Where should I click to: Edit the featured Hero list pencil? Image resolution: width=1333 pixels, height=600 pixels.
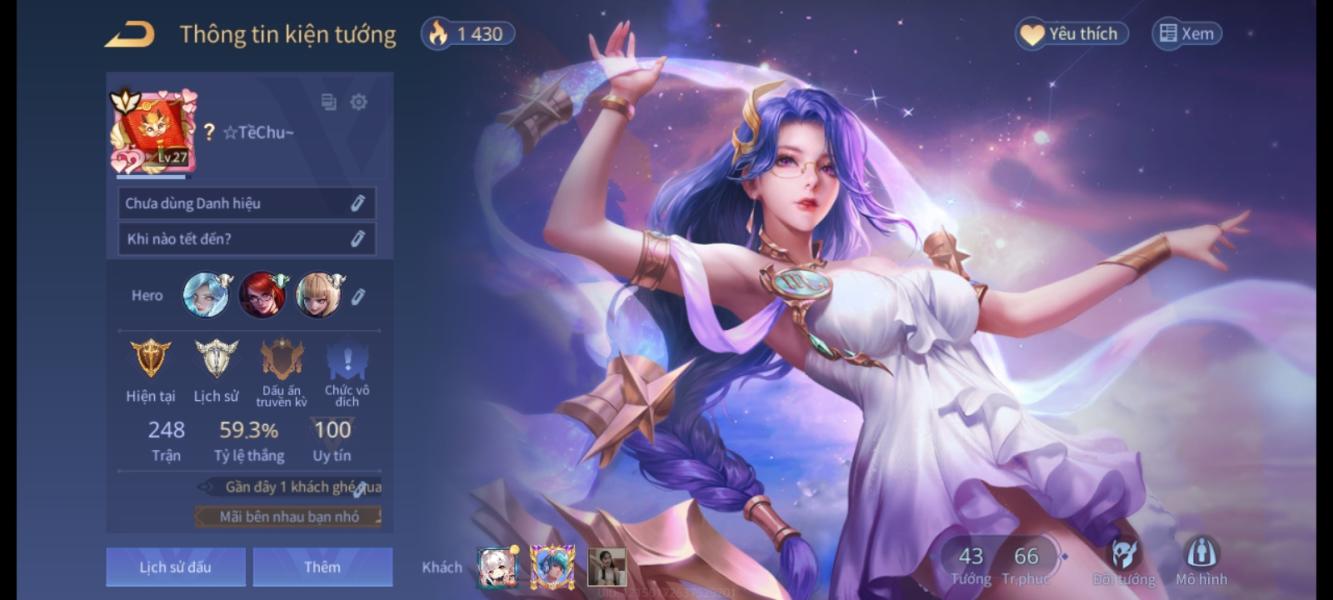click(x=358, y=296)
